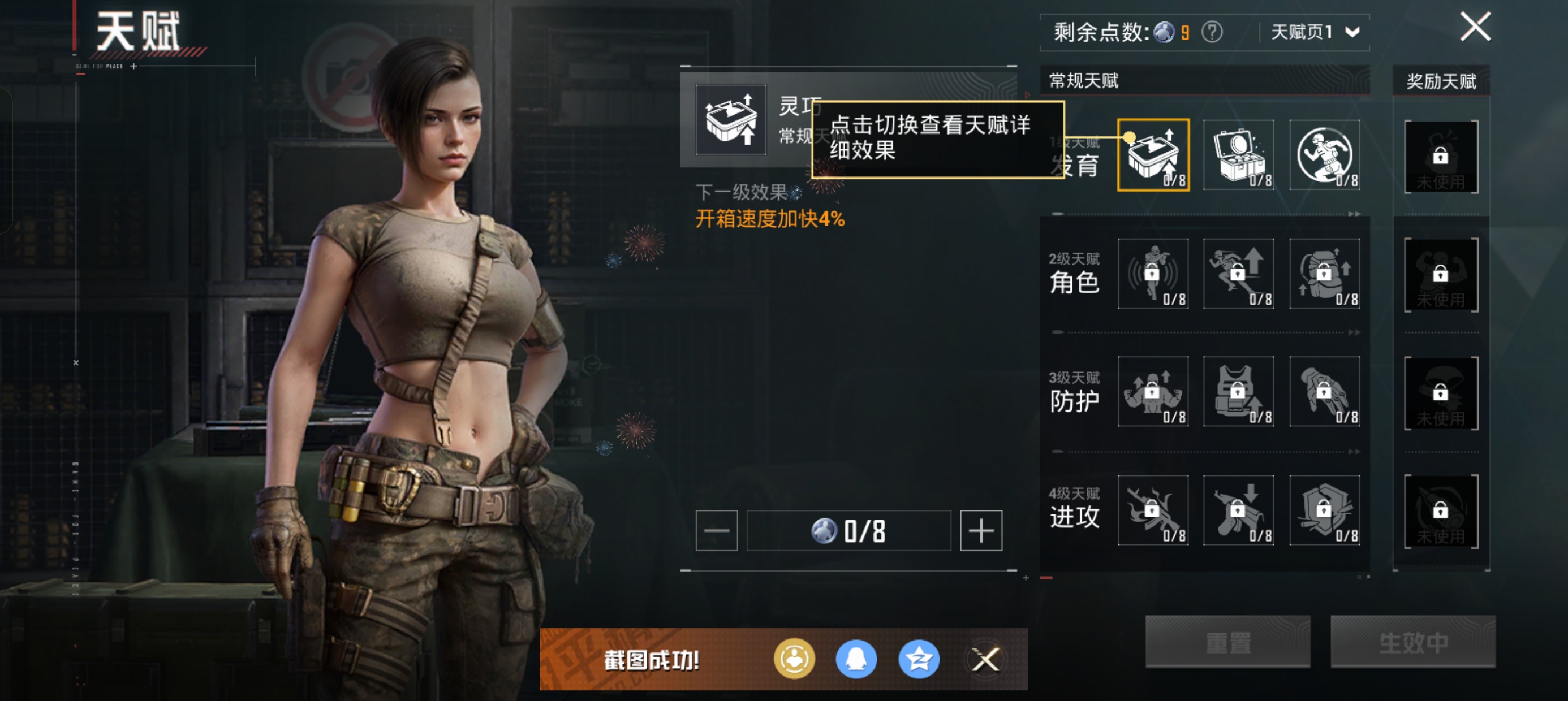1568x701 pixels.
Task: Close the talent screen with the X
Action: 1475,27
